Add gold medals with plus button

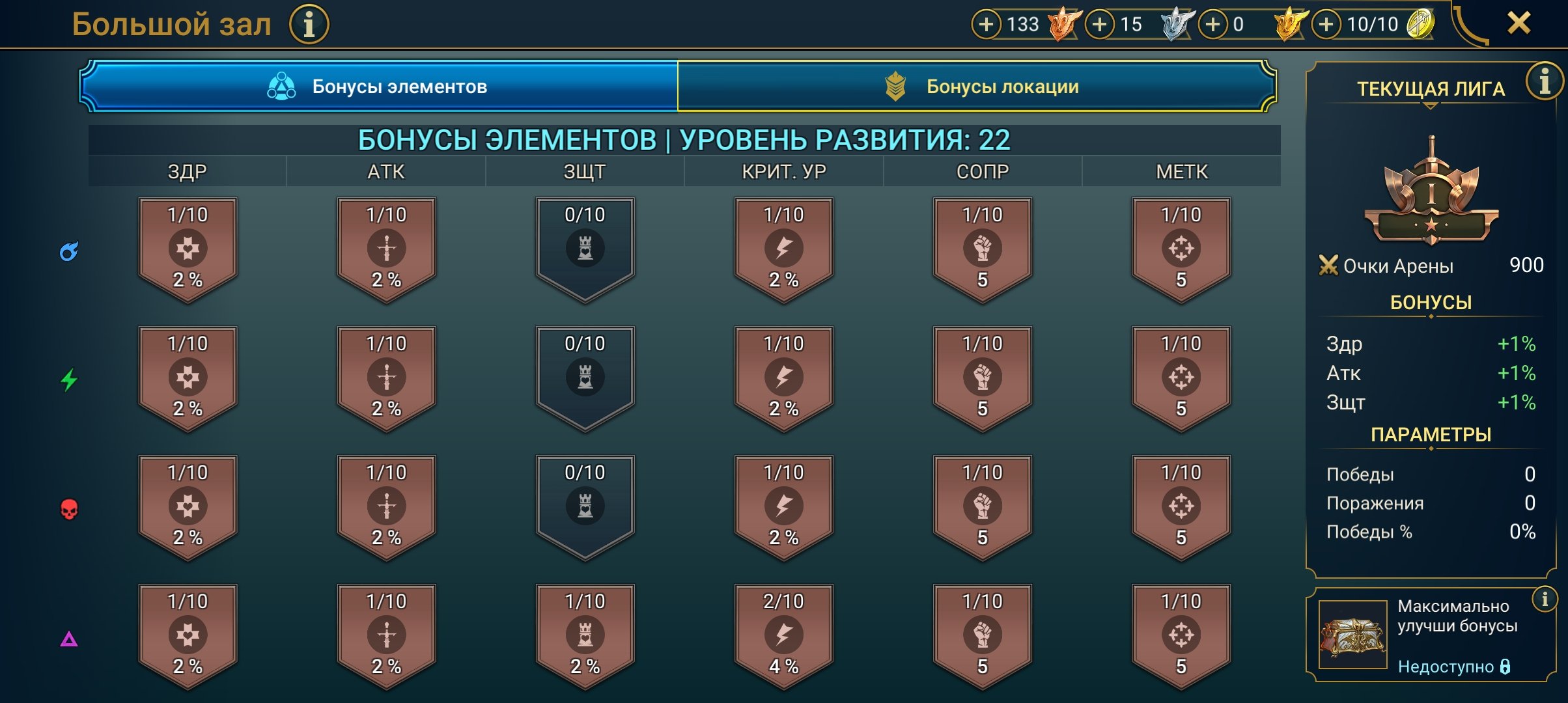tap(1213, 25)
